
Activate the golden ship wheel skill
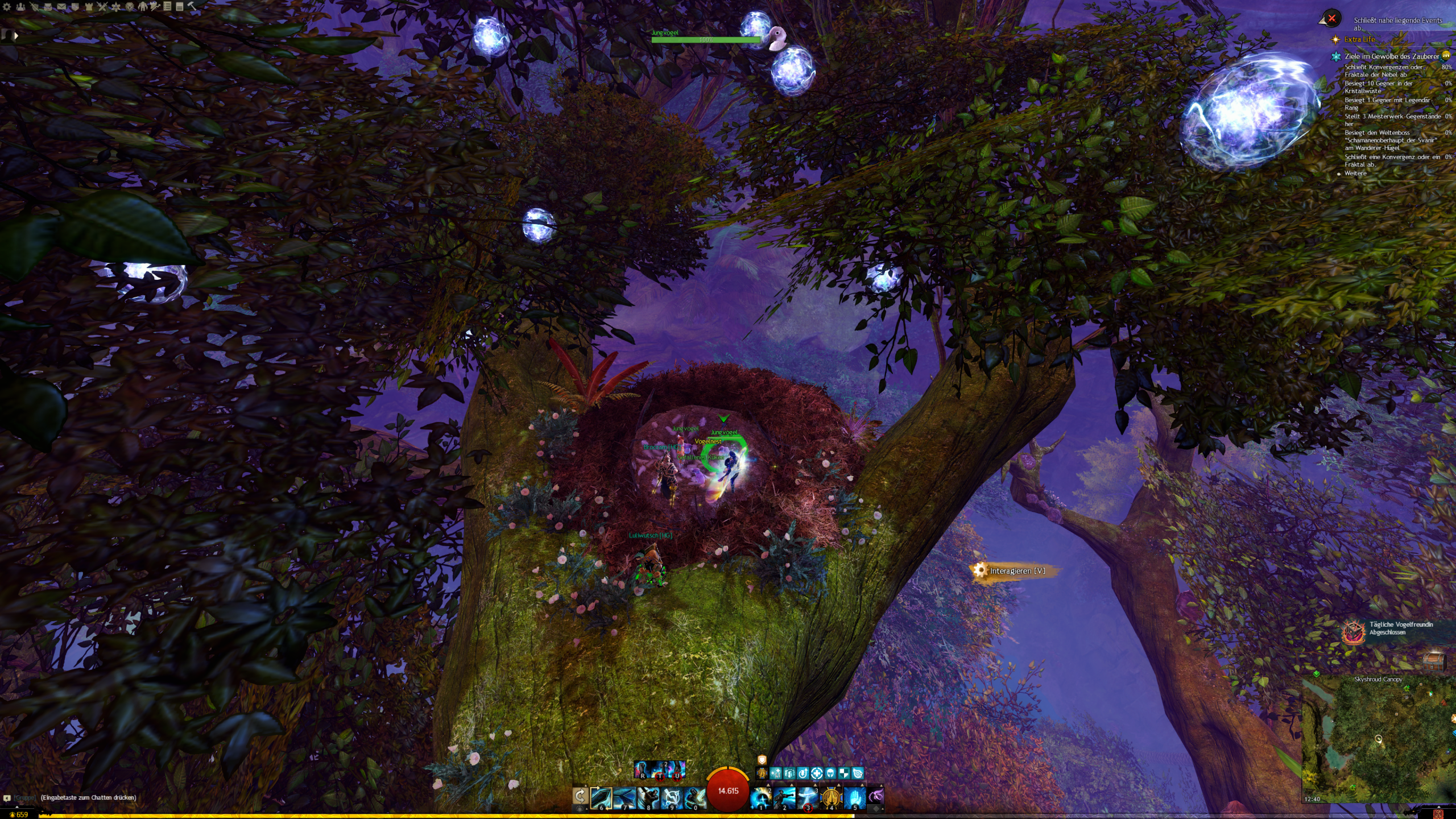[x=831, y=798]
